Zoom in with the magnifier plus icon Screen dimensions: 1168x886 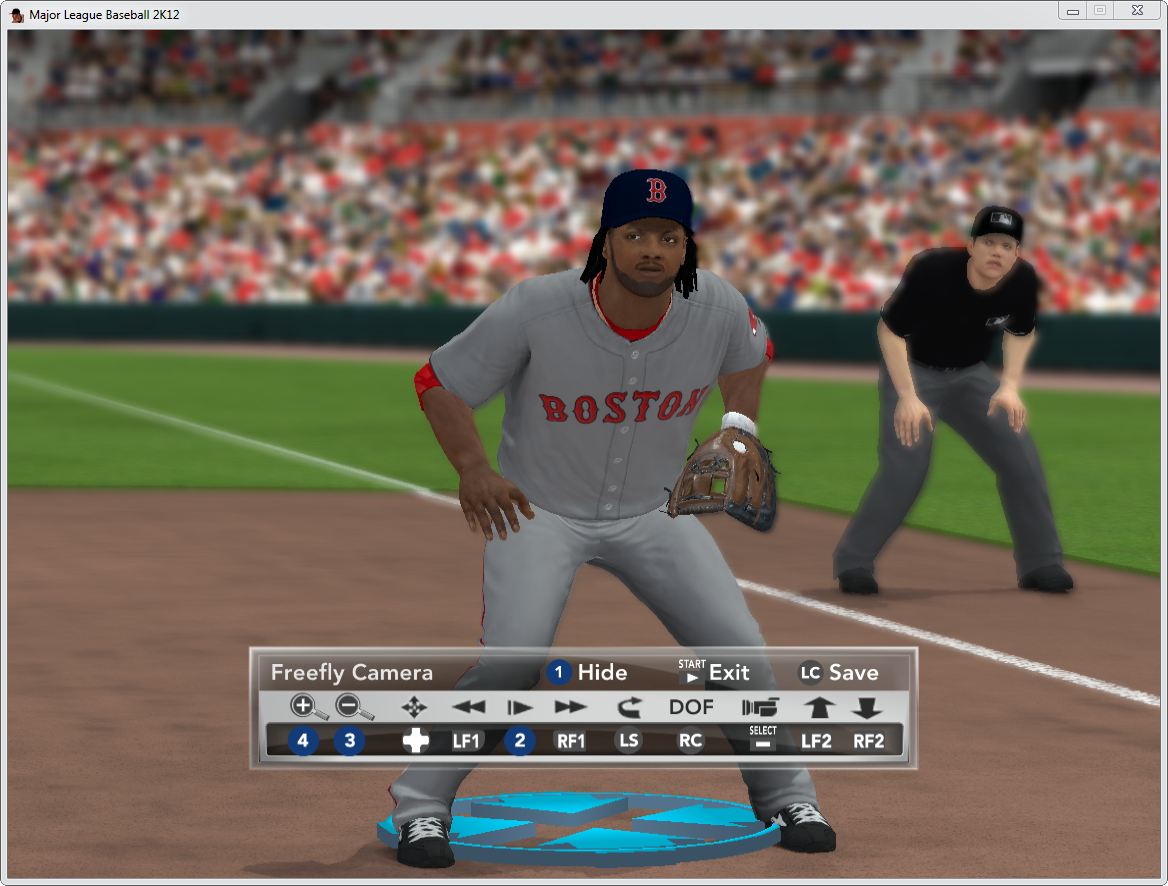tap(304, 707)
